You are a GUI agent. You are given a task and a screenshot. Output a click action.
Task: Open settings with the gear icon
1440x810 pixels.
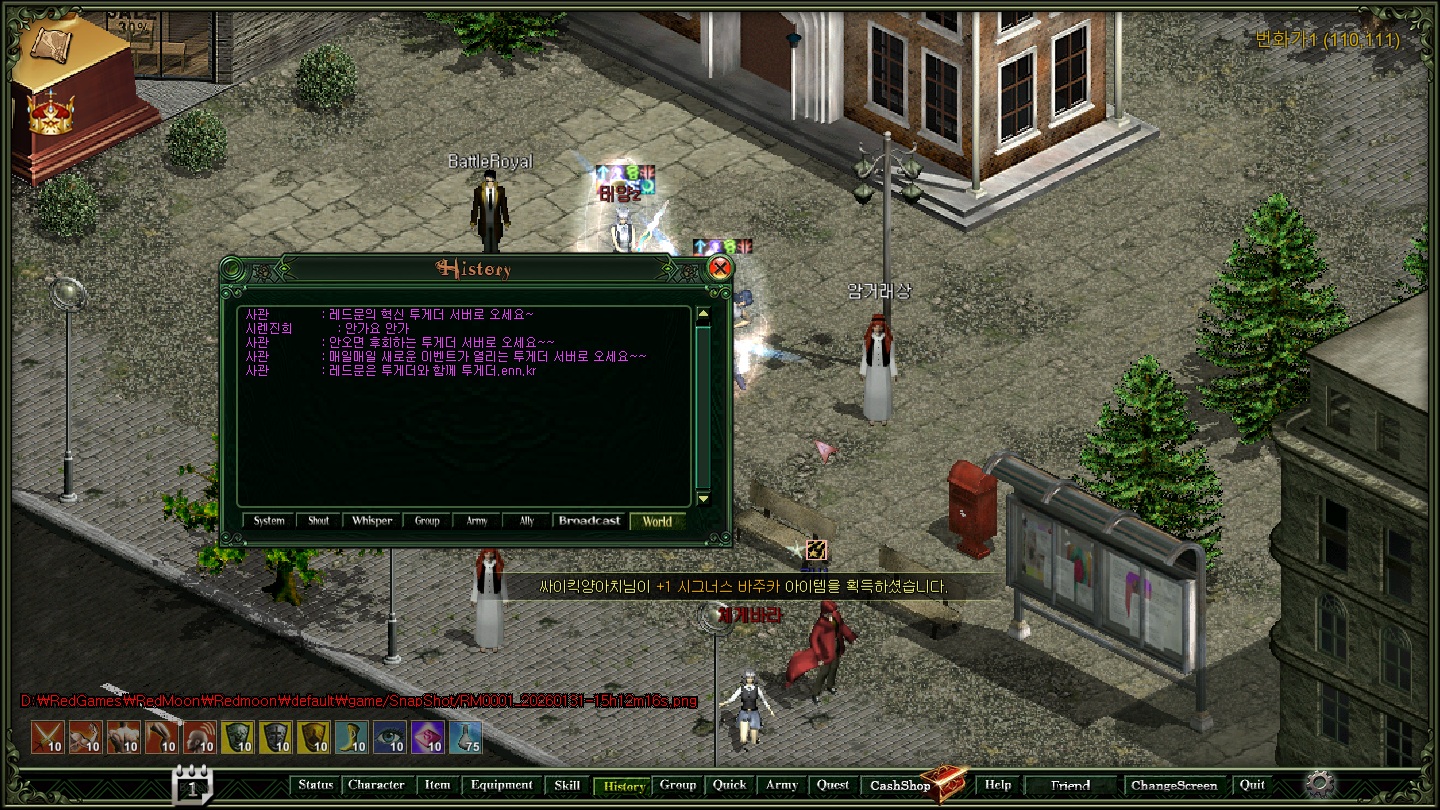click(x=1320, y=782)
